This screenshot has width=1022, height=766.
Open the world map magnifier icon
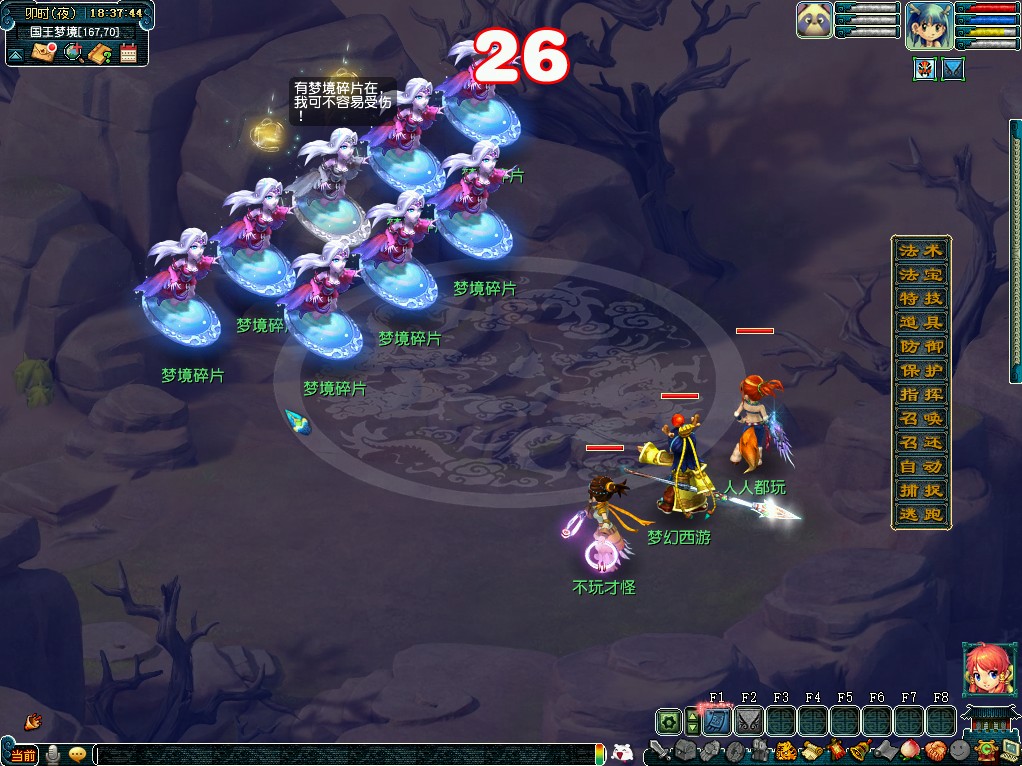[x=72, y=53]
